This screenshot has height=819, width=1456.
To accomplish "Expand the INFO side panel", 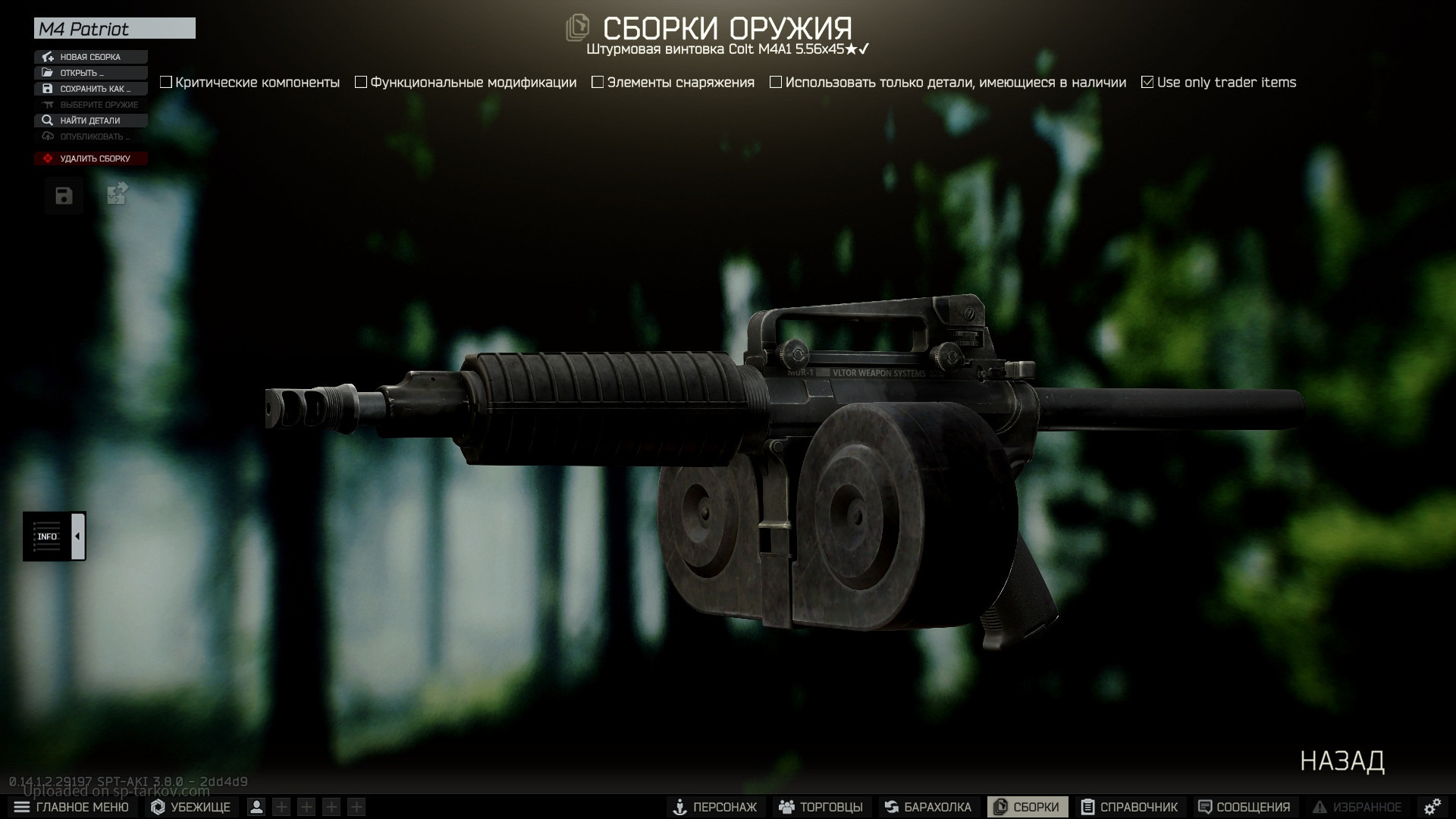I will pyautogui.click(x=77, y=536).
